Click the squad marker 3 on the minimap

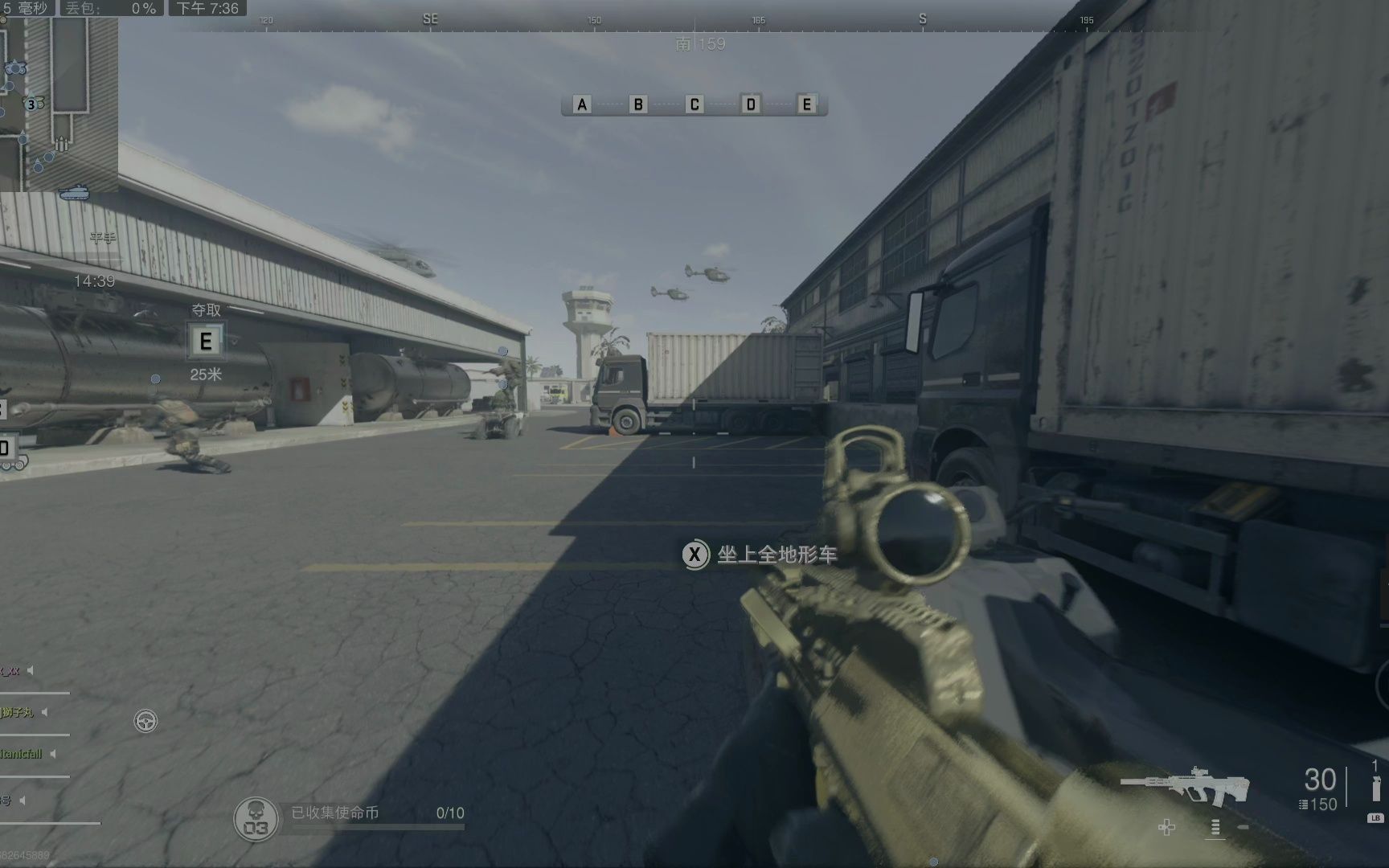(31, 104)
